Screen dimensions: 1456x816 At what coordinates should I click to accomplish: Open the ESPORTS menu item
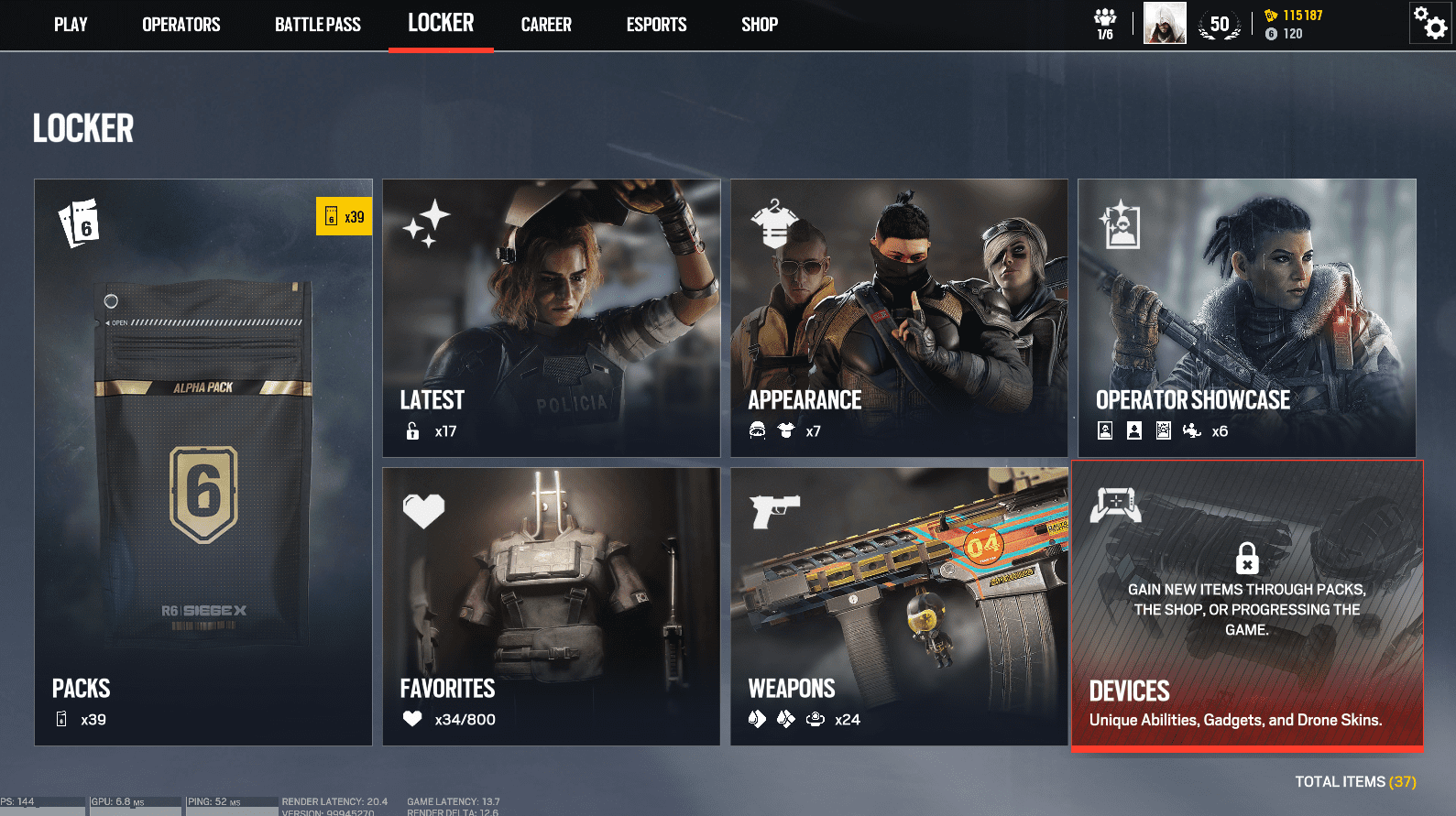pyautogui.click(x=656, y=25)
